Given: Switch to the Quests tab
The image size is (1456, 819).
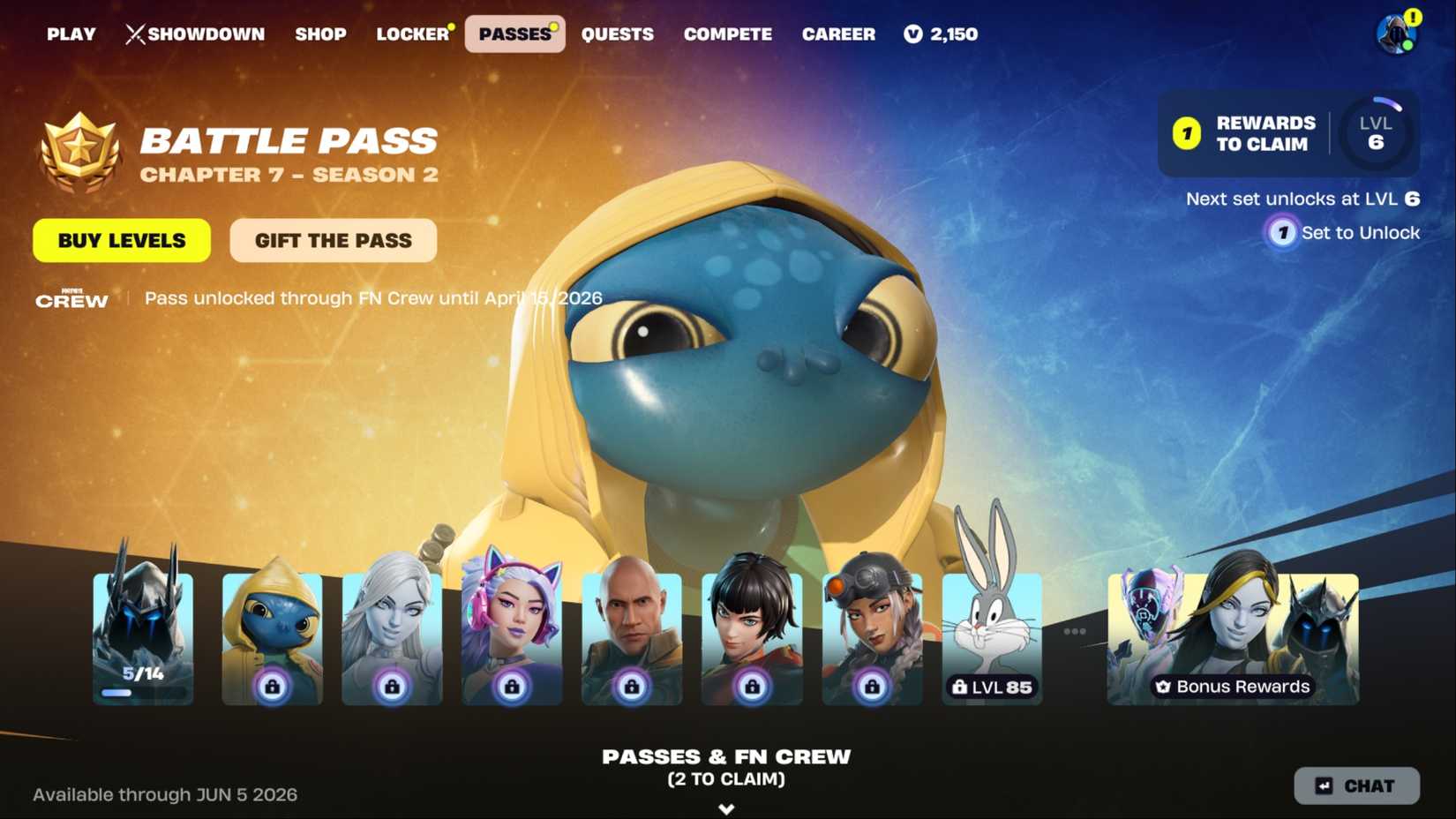Looking at the screenshot, I should (x=618, y=34).
